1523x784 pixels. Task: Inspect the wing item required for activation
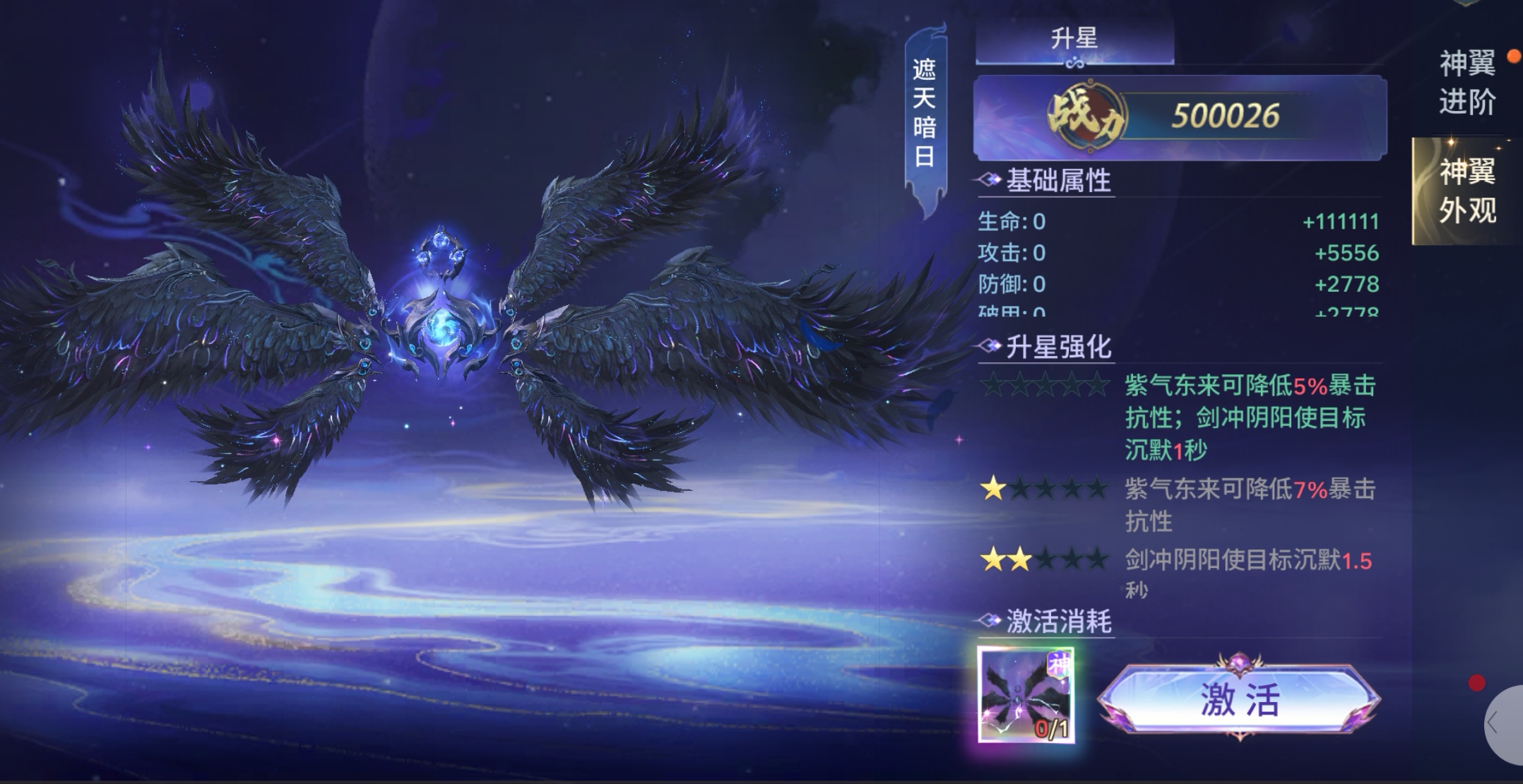(1026, 695)
